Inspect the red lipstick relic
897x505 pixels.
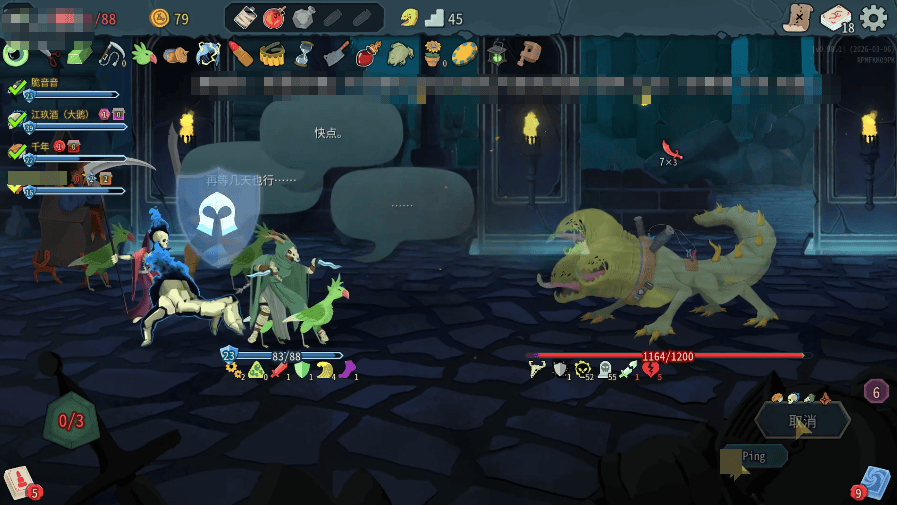(x=240, y=53)
